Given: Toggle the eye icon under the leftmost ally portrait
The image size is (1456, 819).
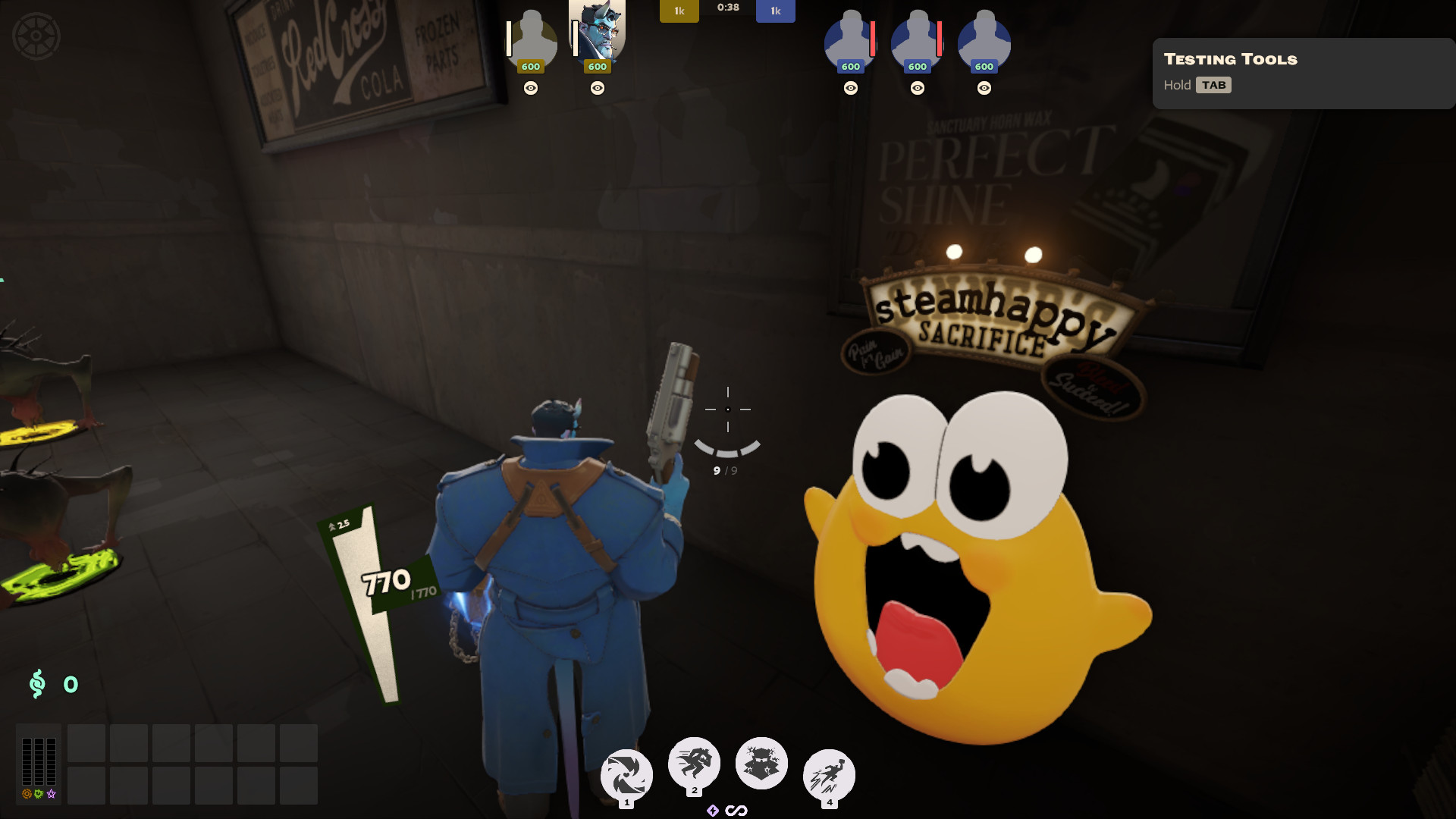Looking at the screenshot, I should pos(531,89).
